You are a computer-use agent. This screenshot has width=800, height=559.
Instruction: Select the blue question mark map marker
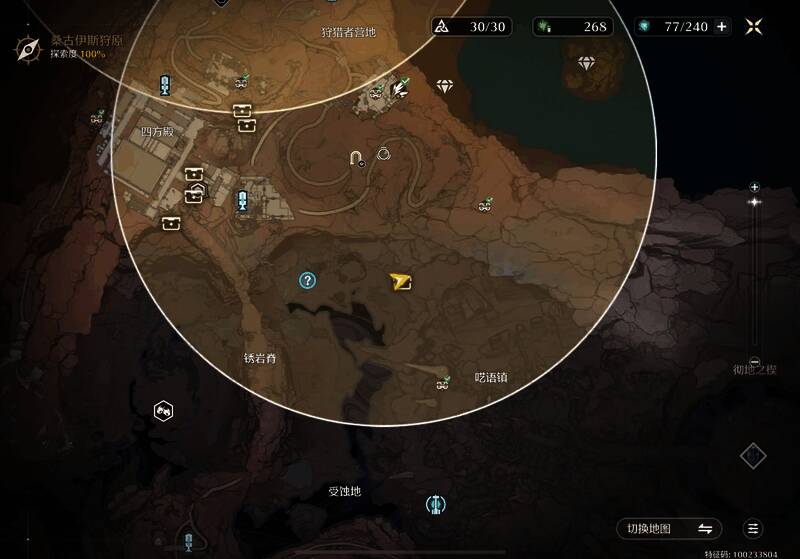click(307, 281)
